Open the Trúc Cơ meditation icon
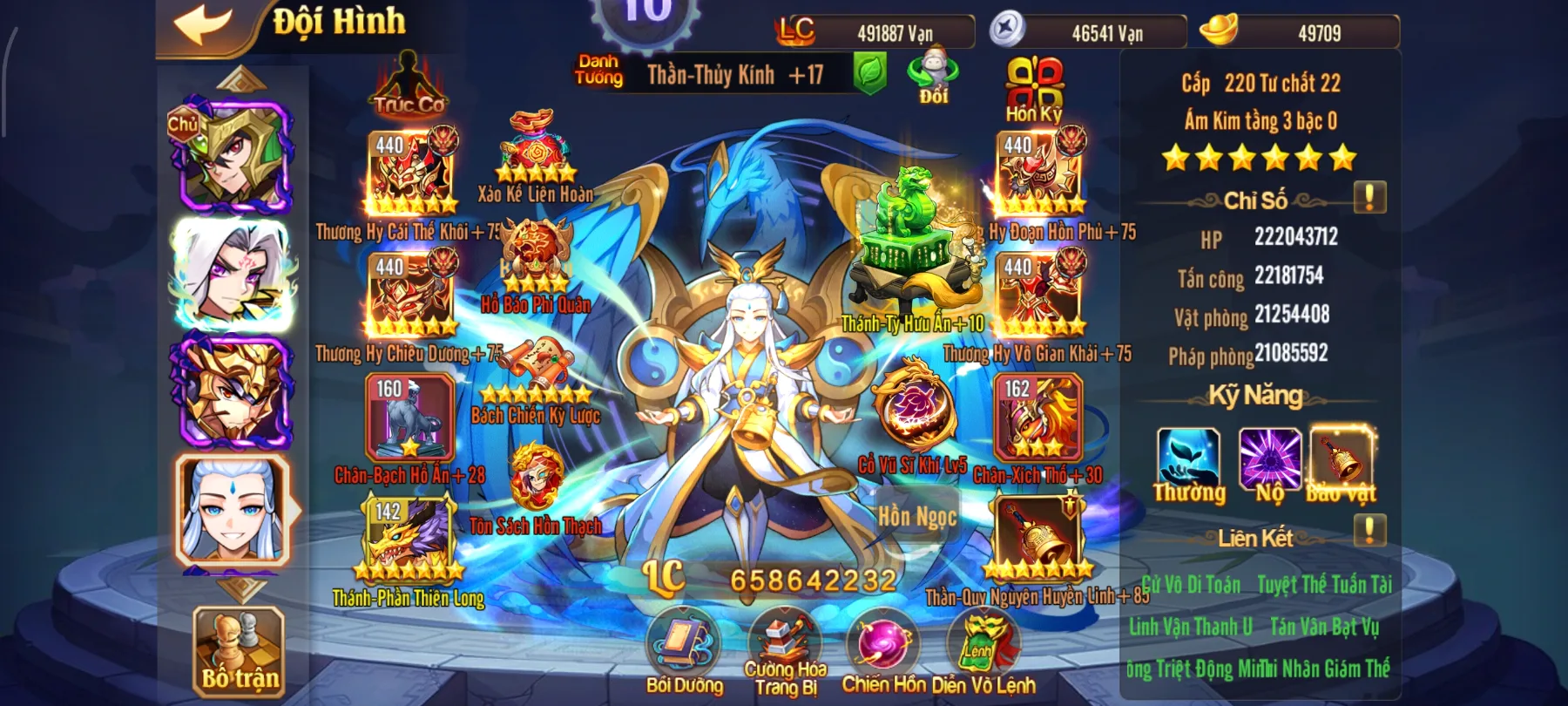Viewport: 1568px width, 706px height. pyautogui.click(x=409, y=85)
